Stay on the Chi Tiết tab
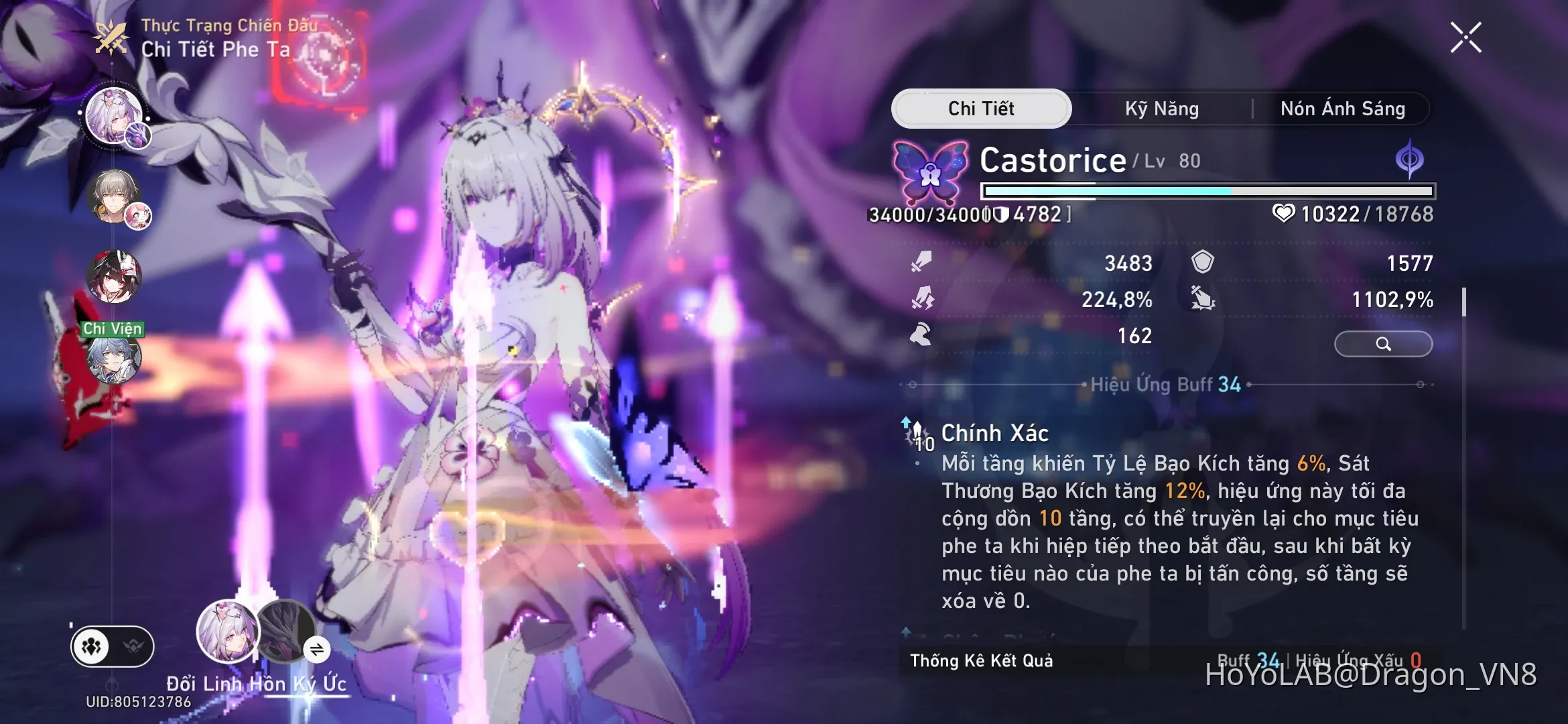 (982, 109)
